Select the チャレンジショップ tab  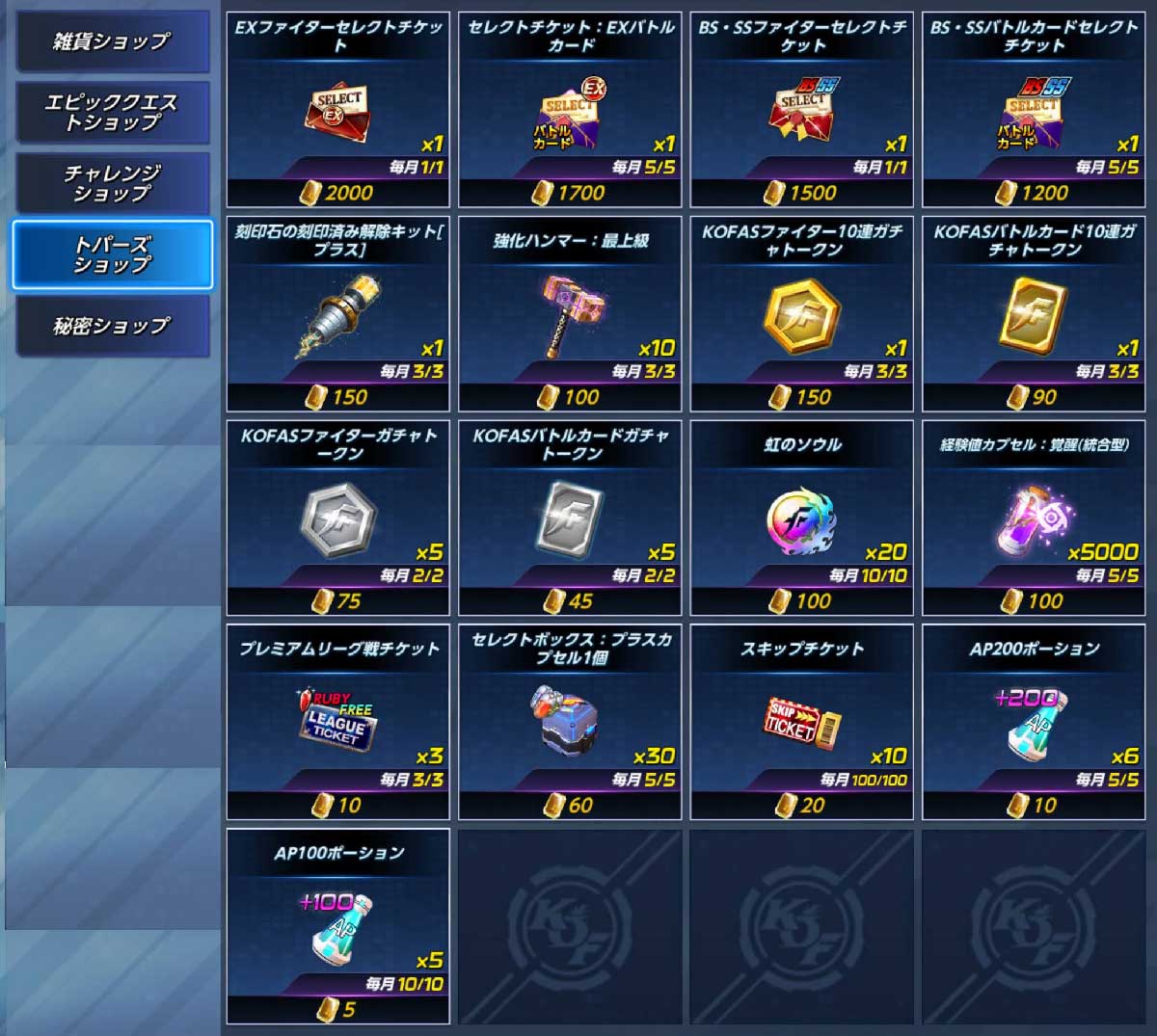[111, 183]
